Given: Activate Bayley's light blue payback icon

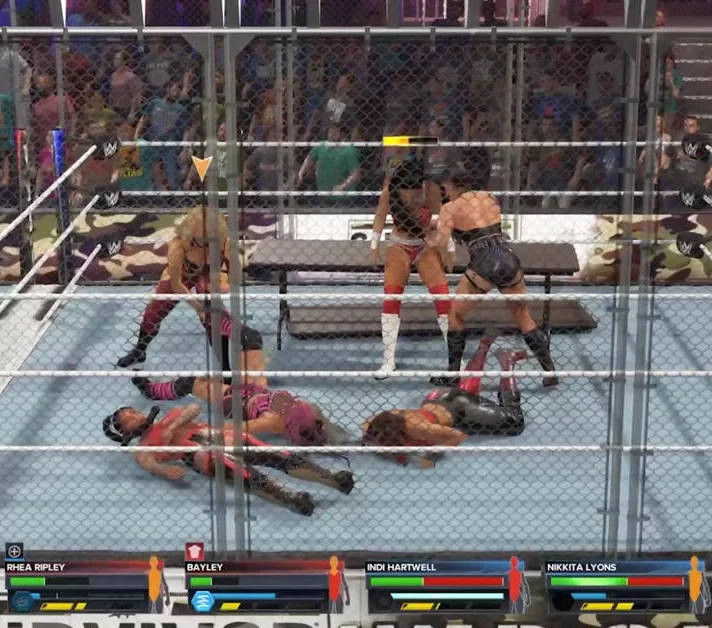Looking at the screenshot, I should pos(203,601).
